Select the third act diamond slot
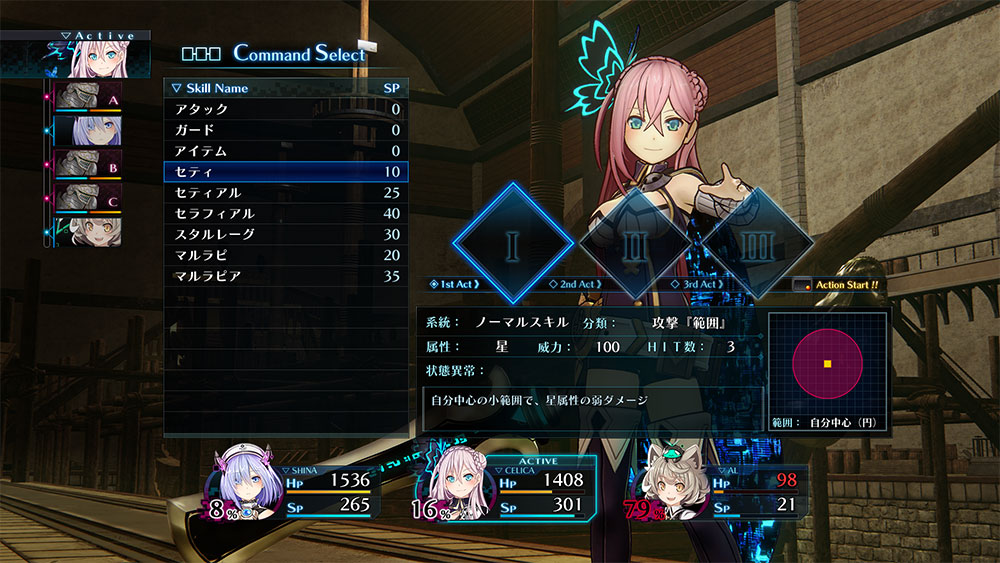Image resolution: width=1000 pixels, height=563 pixels. coord(755,243)
